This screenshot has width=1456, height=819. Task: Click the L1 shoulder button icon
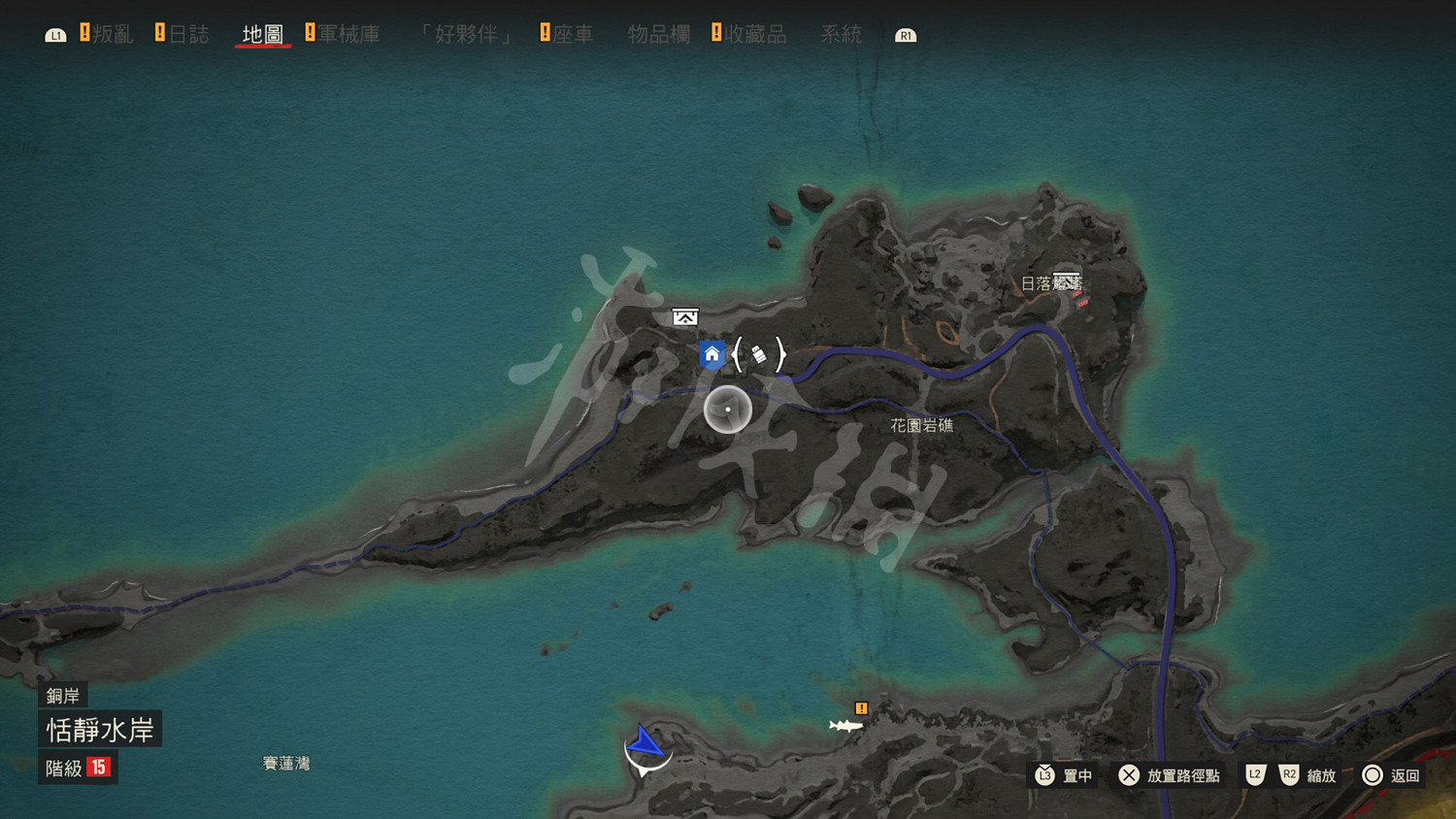tap(55, 34)
